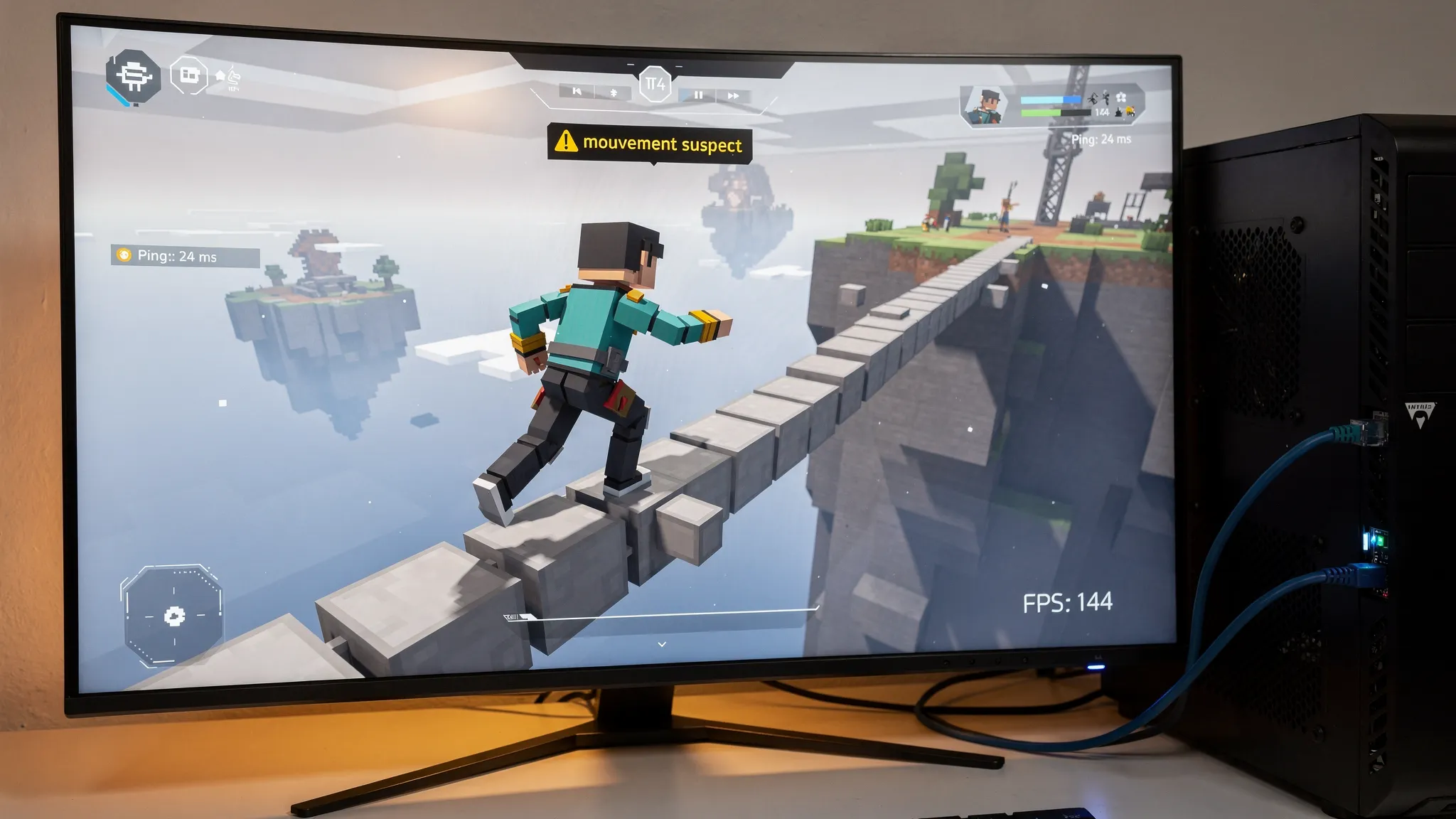Click the small home icon near top-left
Viewport: 1456px width, 819px height.
pos(220,75)
